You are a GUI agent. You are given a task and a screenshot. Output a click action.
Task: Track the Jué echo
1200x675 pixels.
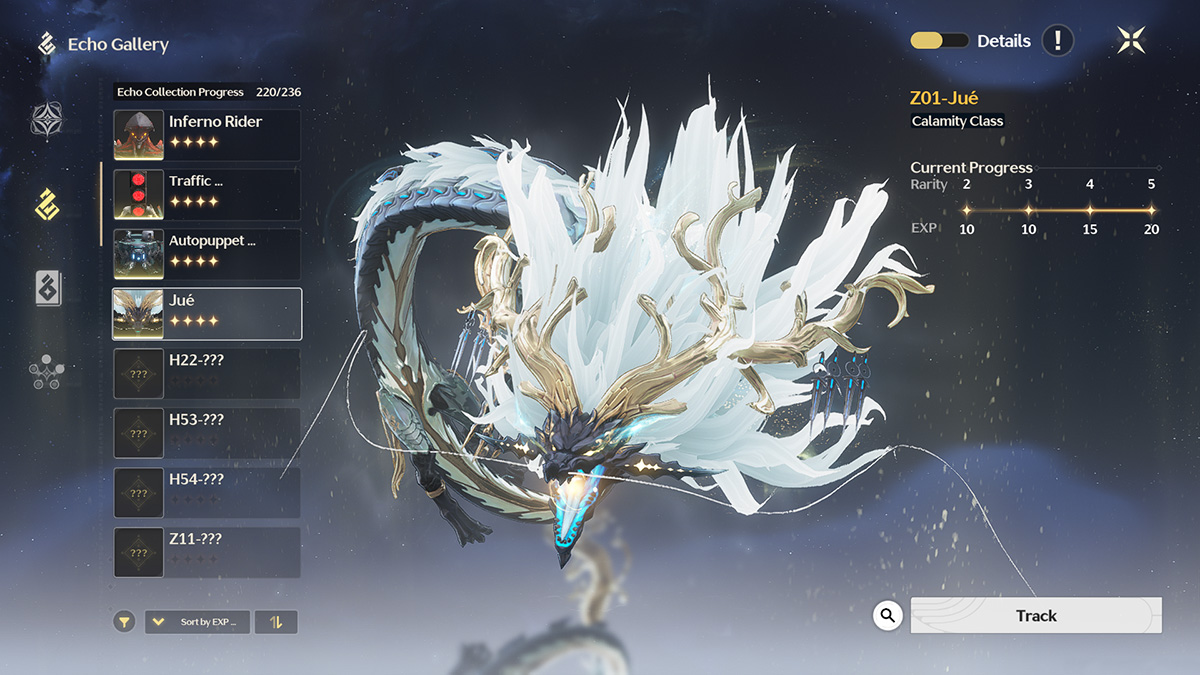pos(1036,616)
